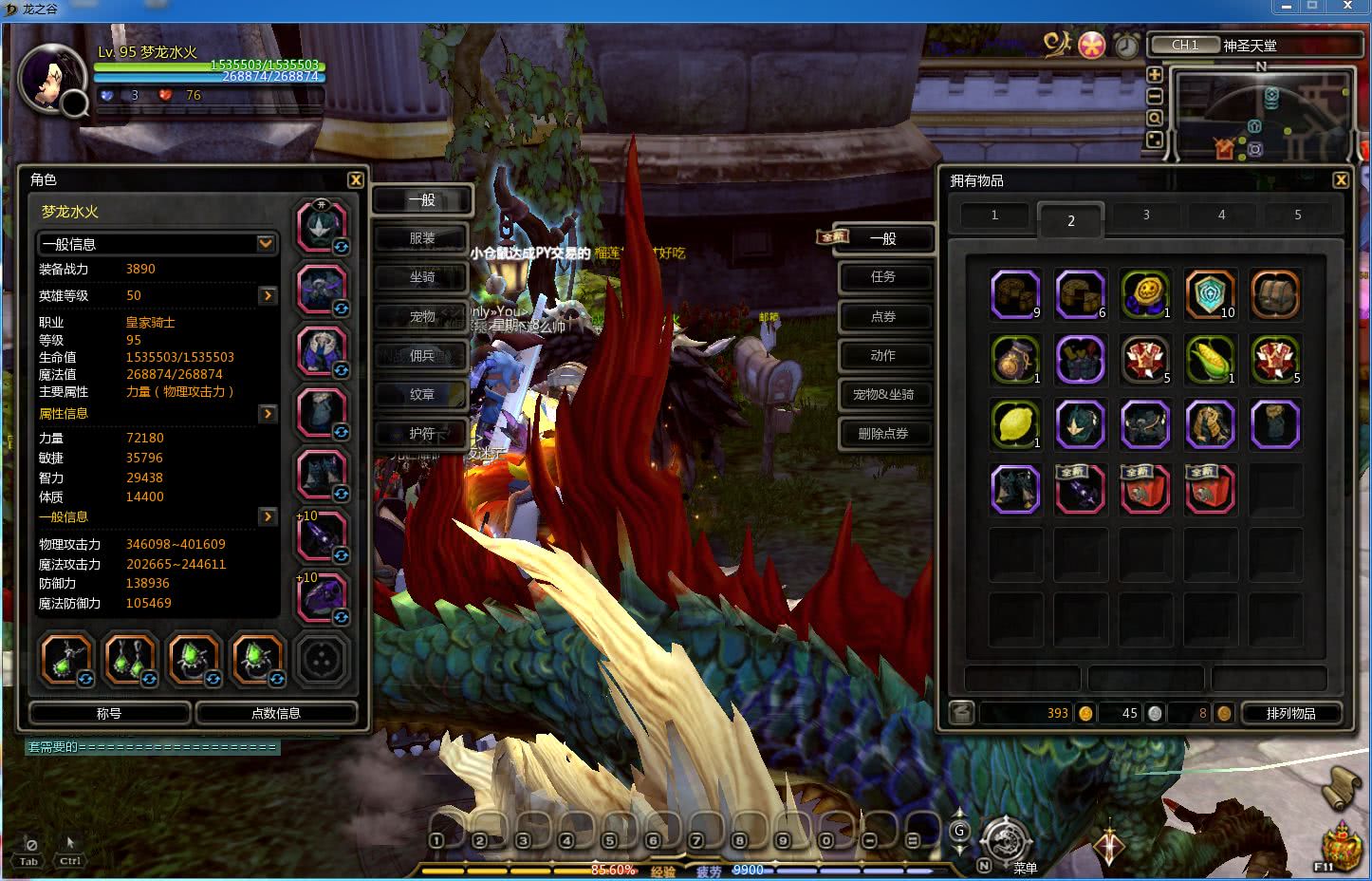Select inventory page 5 tab
1372x881 pixels.
(x=1297, y=216)
